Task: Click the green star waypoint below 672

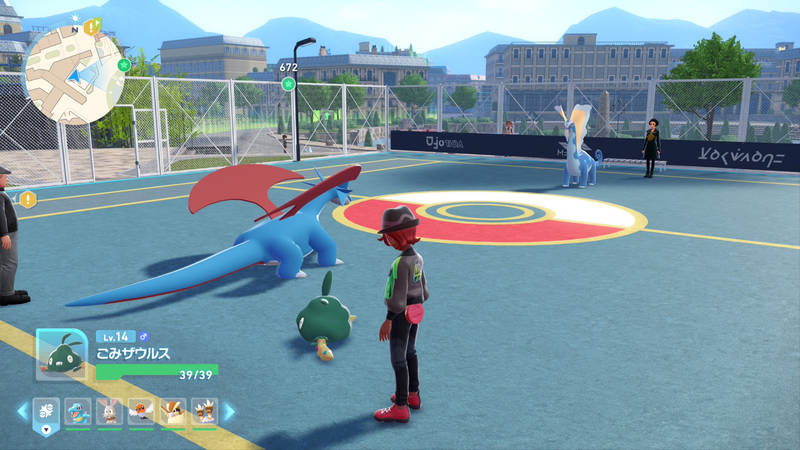Action: pyautogui.click(x=289, y=83)
